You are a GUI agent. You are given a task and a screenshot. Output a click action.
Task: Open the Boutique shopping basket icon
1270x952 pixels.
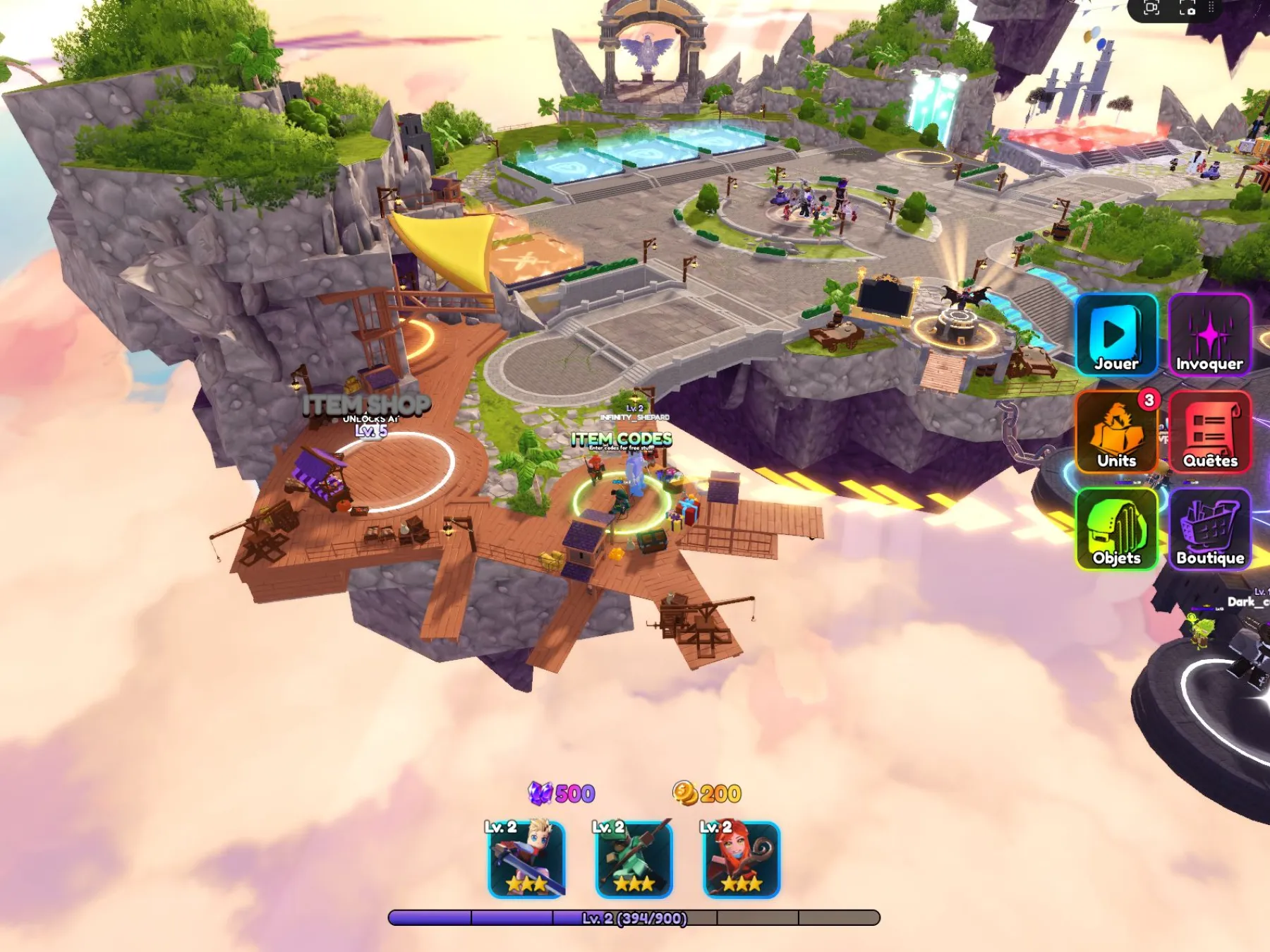(x=1211, y=529)
